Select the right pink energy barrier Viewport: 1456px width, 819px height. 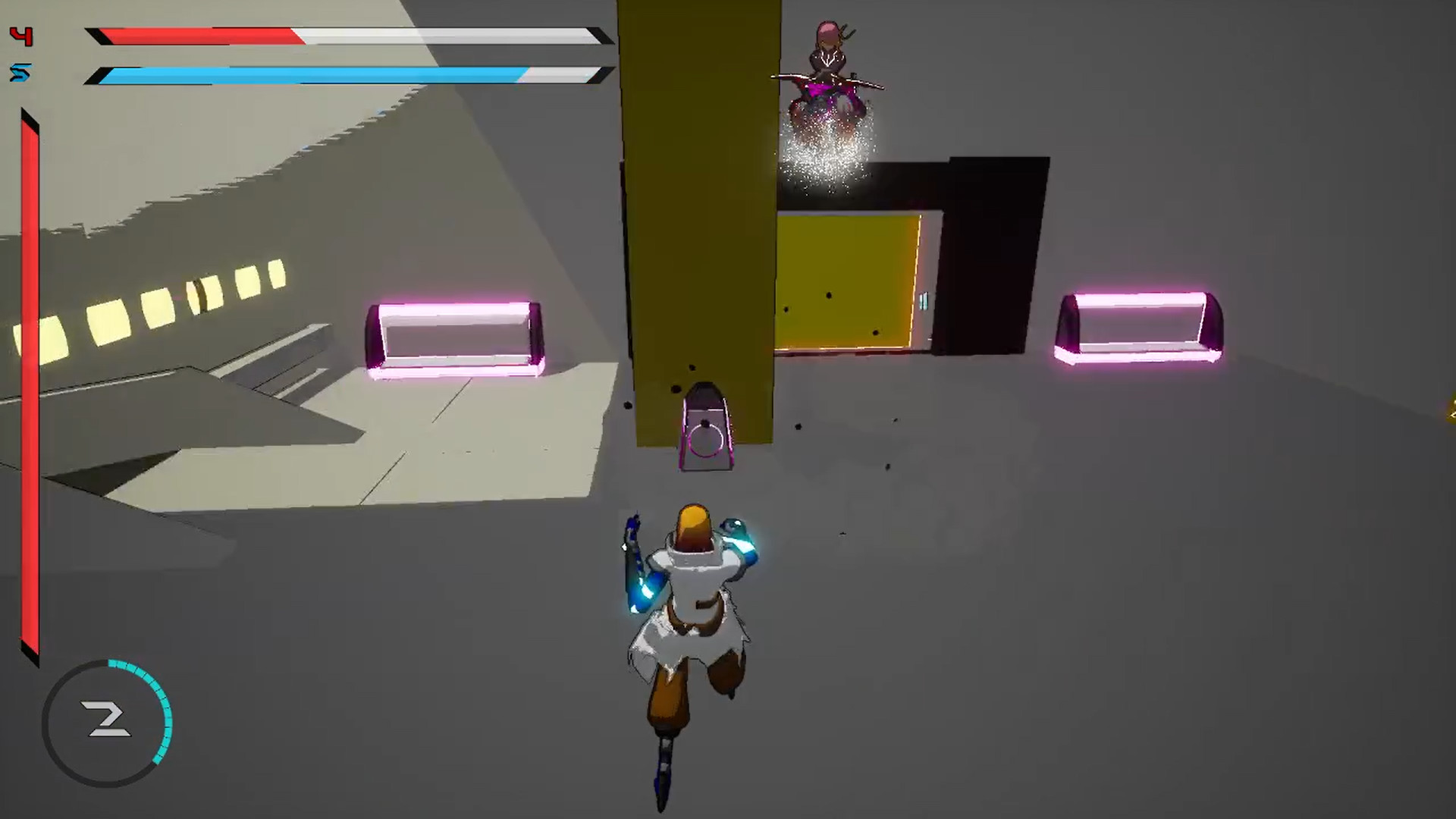[x=1137, y=322]
